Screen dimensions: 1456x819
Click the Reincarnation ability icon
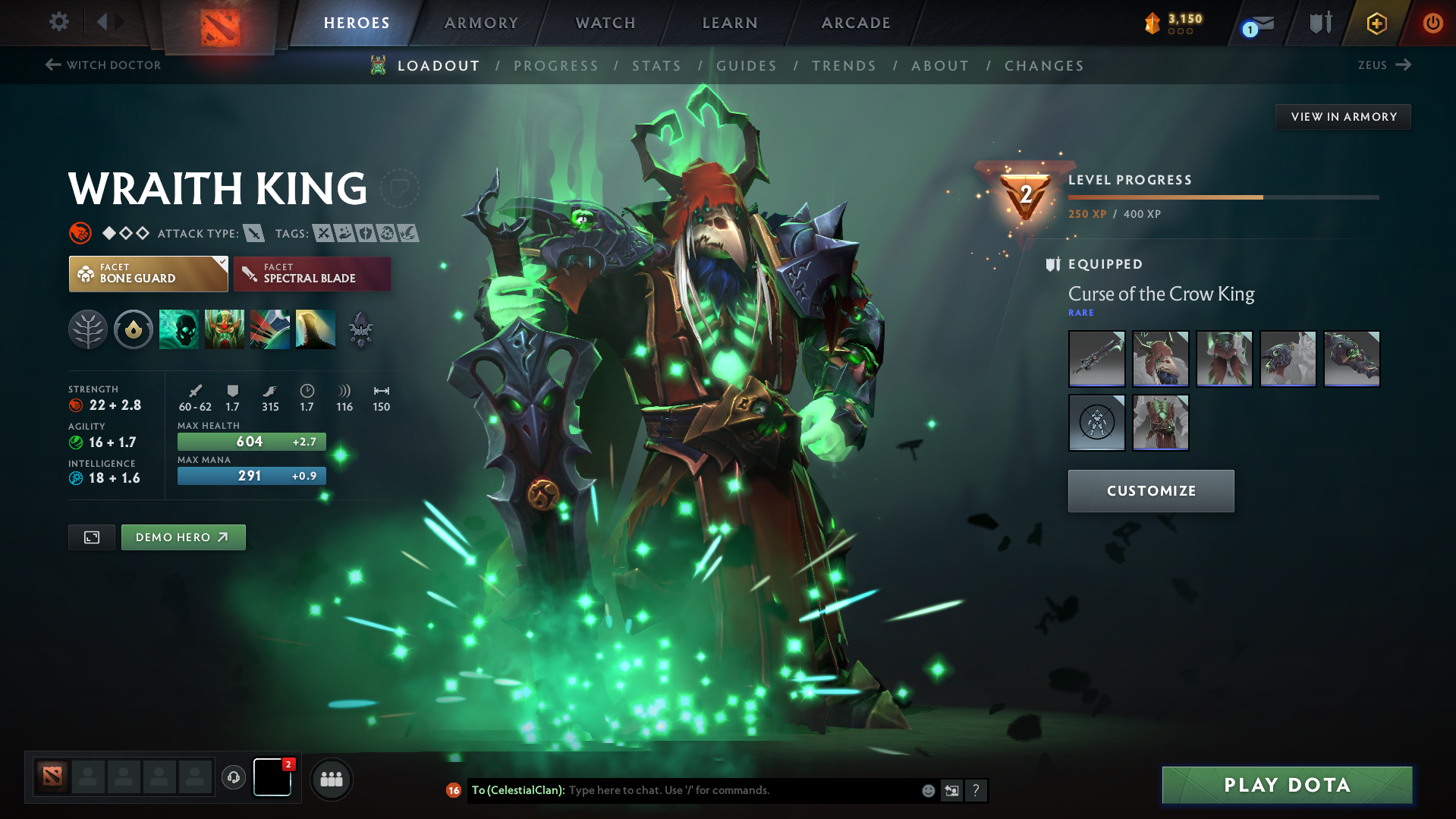click(x=315, y=329)
